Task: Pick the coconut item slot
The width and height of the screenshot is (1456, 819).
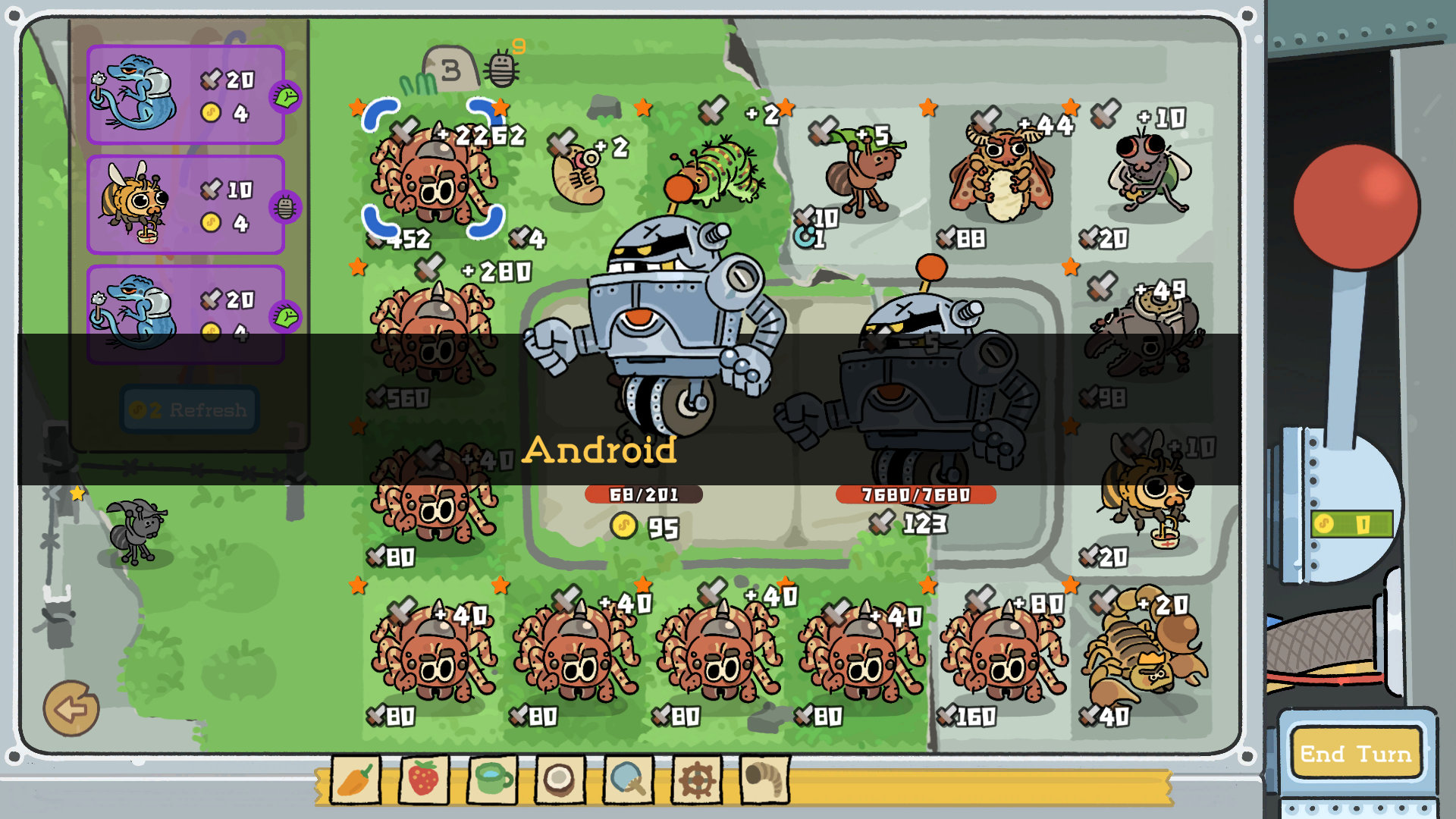Action: tap(560, 780)
